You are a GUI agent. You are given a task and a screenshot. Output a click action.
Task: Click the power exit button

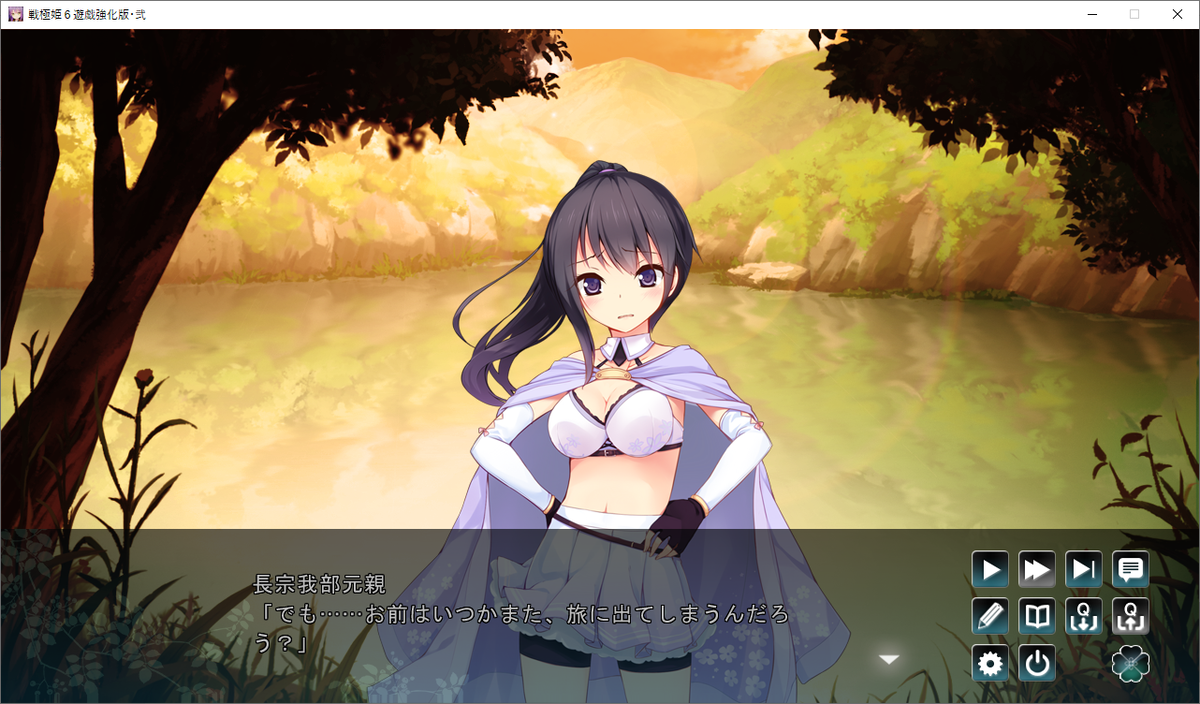pyautogui.click(x=1037, y=663)
